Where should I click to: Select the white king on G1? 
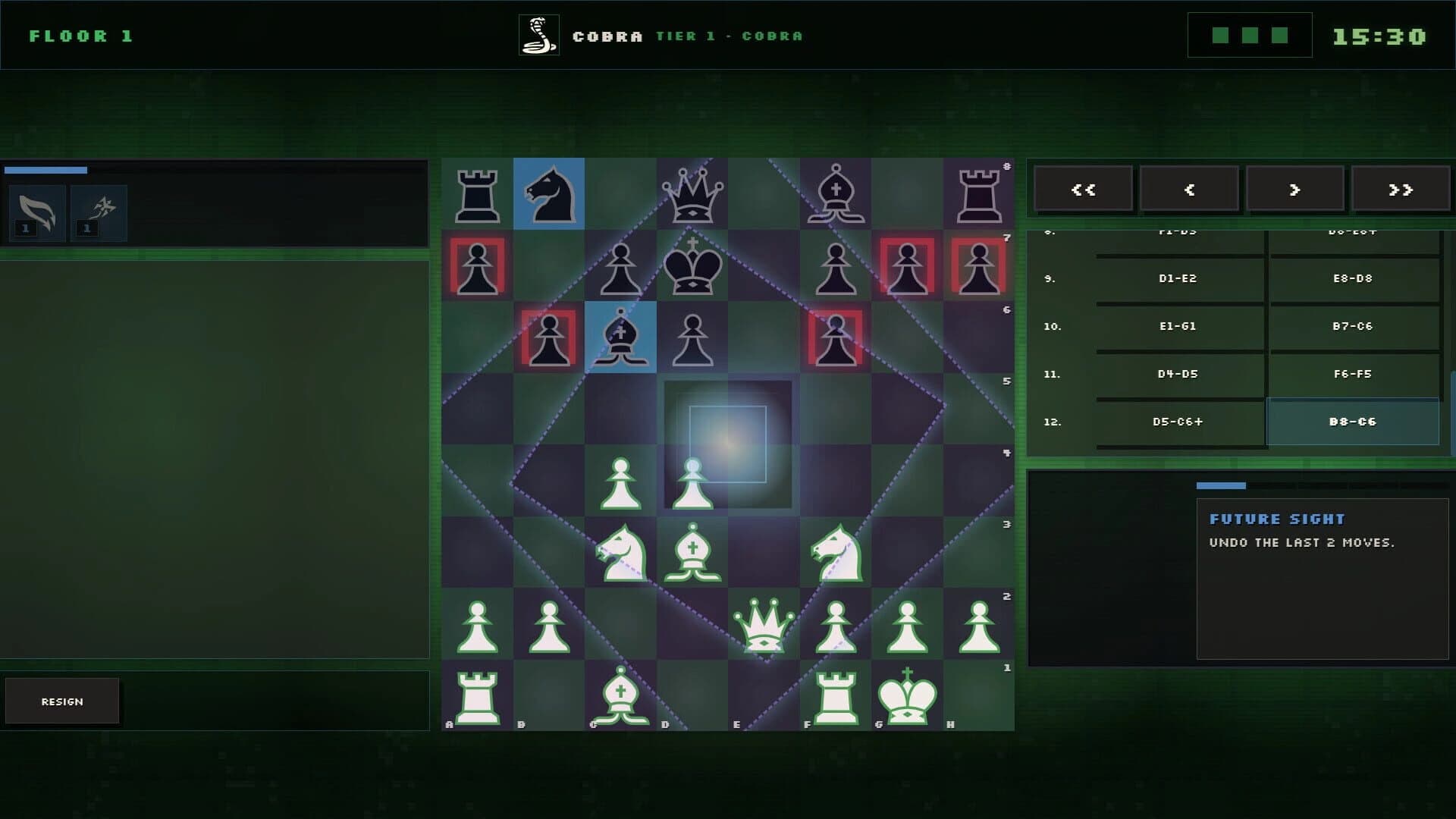coord(906,696)
